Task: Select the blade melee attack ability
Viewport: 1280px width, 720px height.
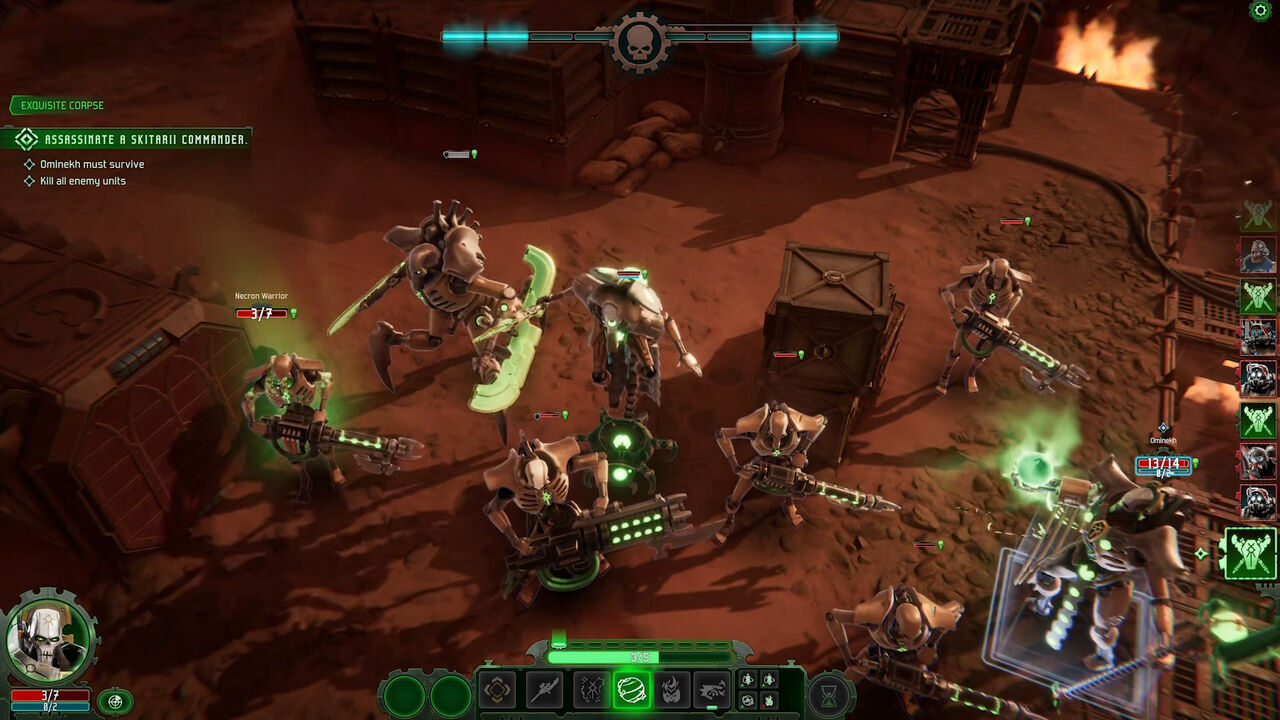Action: [x=545, y=690]
